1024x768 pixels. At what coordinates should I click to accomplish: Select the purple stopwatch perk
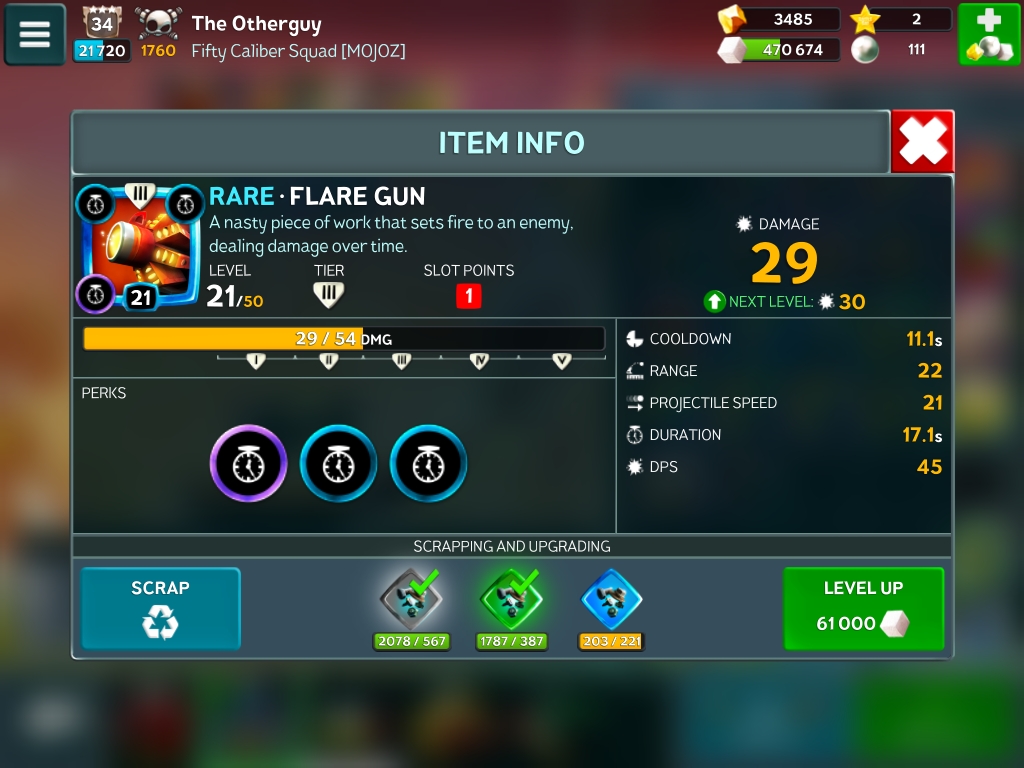[248, 464]
